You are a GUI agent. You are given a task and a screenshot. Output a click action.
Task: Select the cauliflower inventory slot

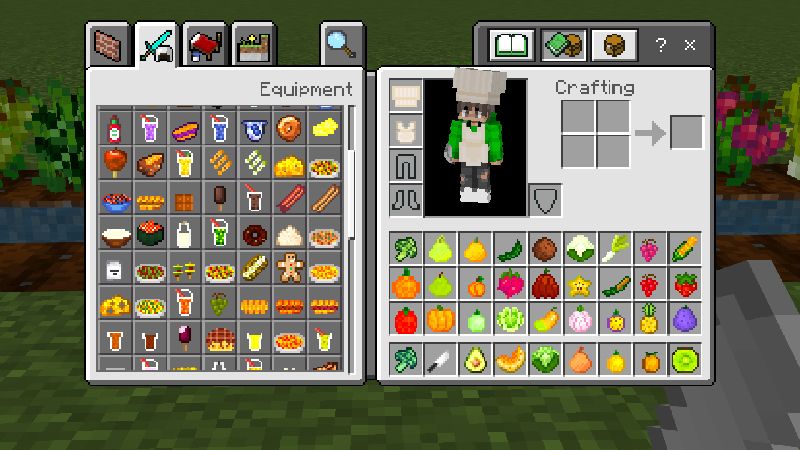coord(580,248)
